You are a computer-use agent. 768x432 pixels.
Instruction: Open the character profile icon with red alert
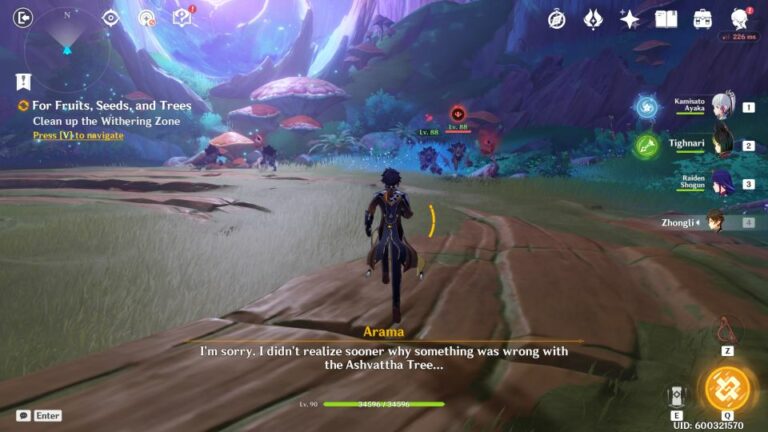click(740, 19)
